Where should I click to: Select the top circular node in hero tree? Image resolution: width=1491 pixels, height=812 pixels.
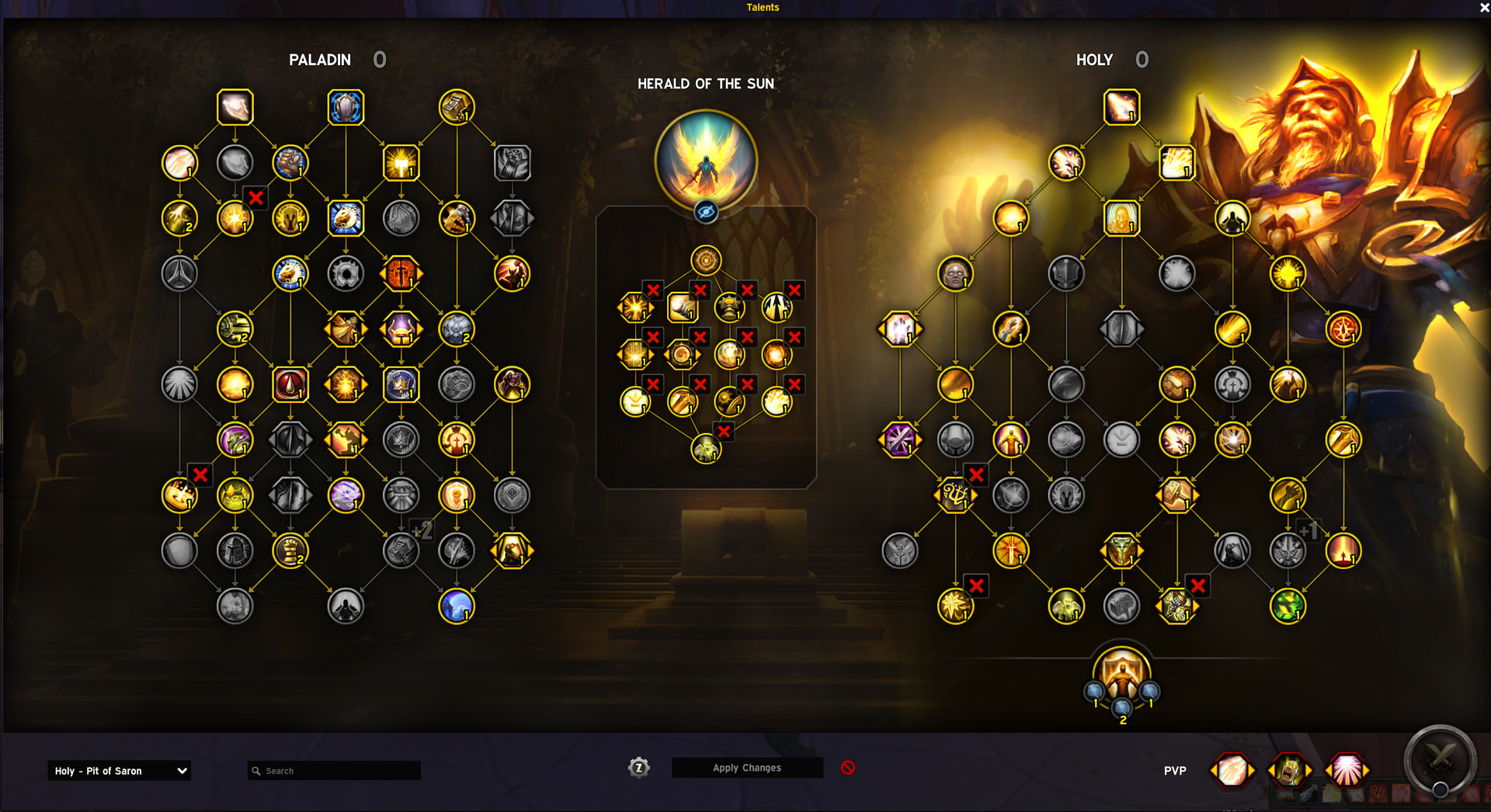click(x=706, y=261)
